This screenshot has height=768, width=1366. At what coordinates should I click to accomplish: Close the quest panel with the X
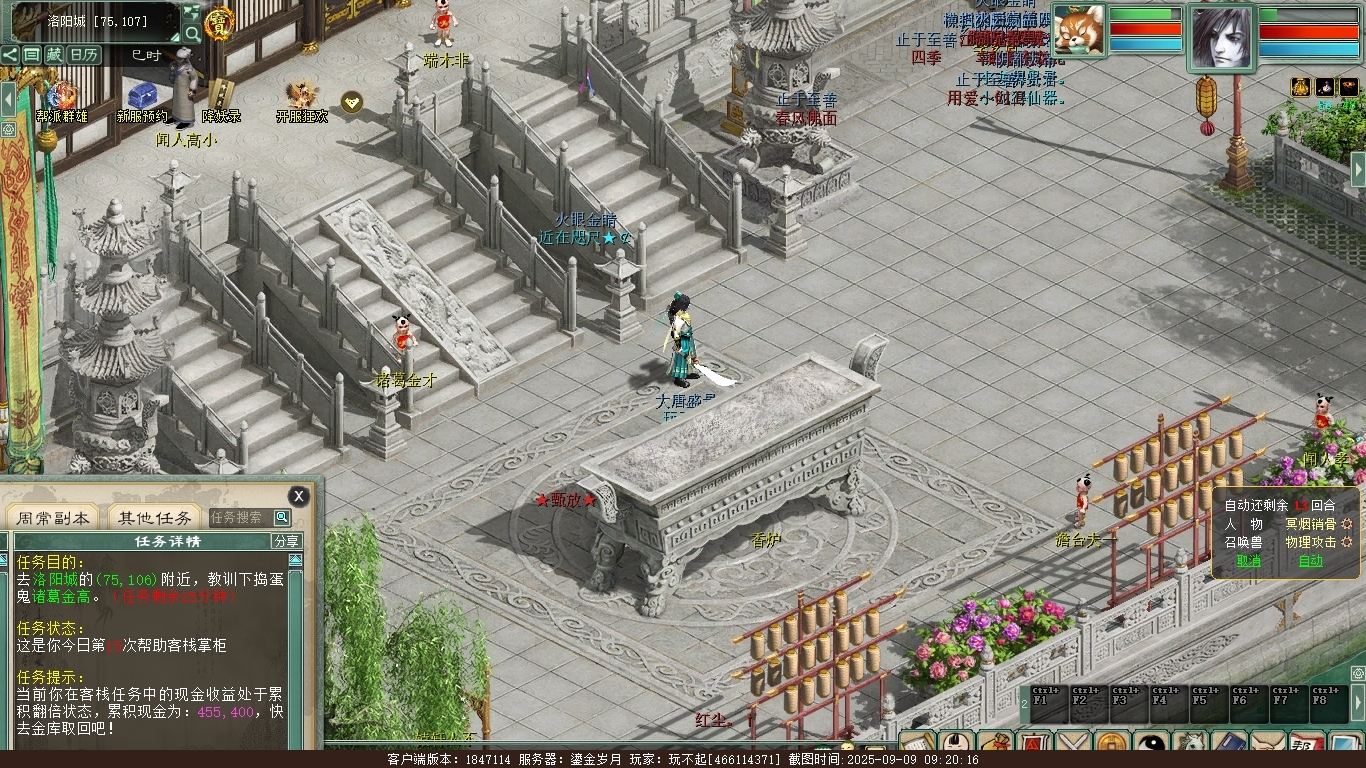tap(298, 496)
